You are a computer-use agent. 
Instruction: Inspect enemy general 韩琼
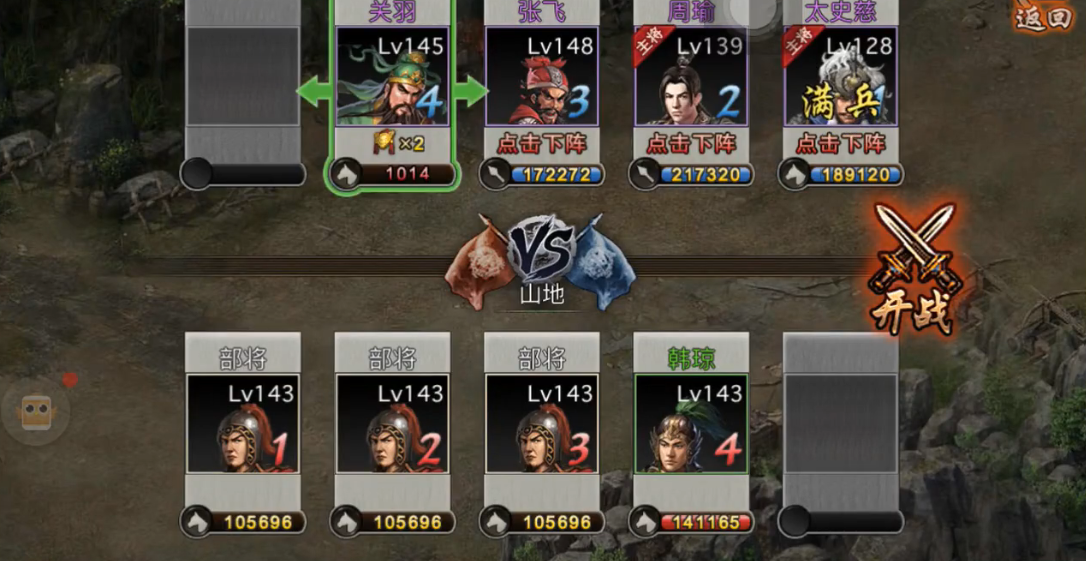pyautogui.click(x=691, y=423)
